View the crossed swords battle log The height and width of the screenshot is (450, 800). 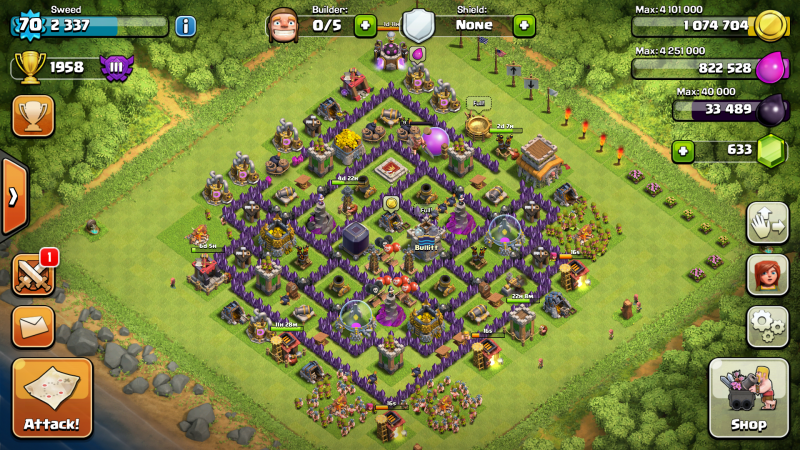(x=33, y=274)
